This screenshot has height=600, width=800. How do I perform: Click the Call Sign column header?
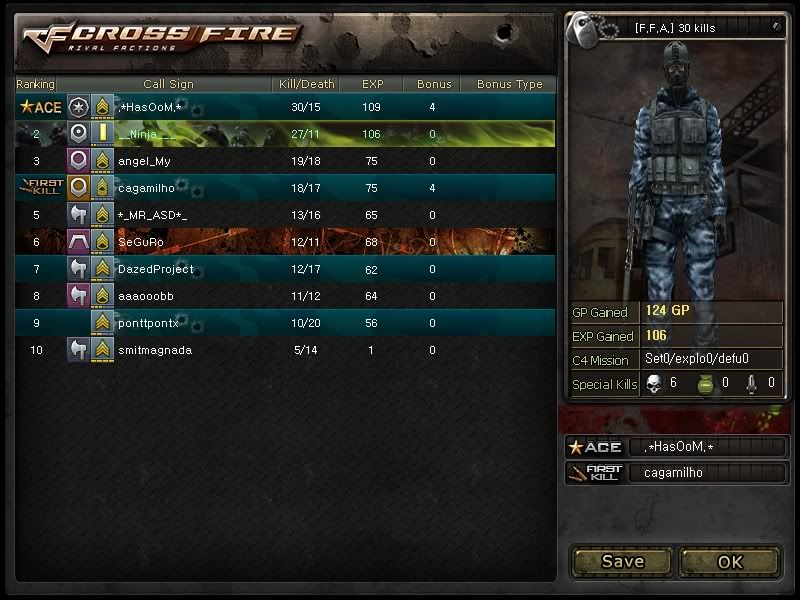tap(168, 85)
